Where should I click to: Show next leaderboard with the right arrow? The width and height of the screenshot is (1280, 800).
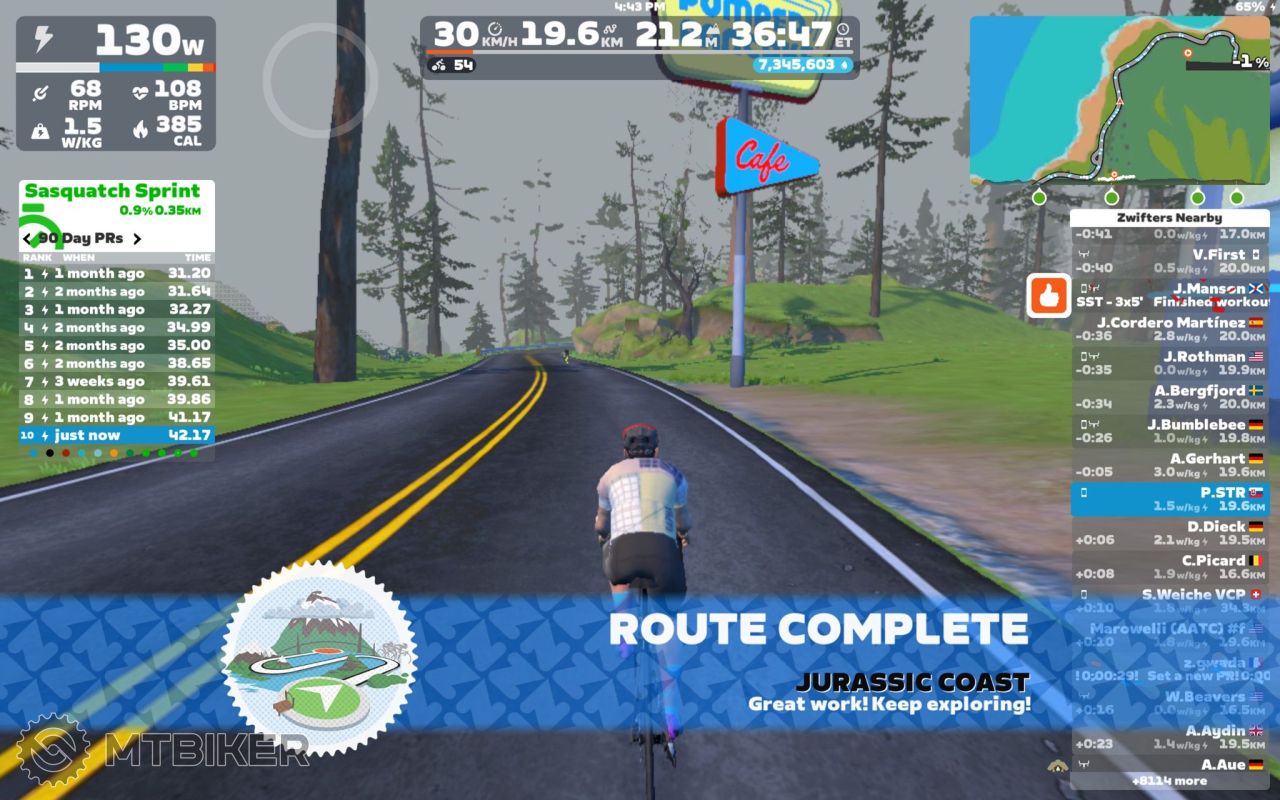click(137, 239)
